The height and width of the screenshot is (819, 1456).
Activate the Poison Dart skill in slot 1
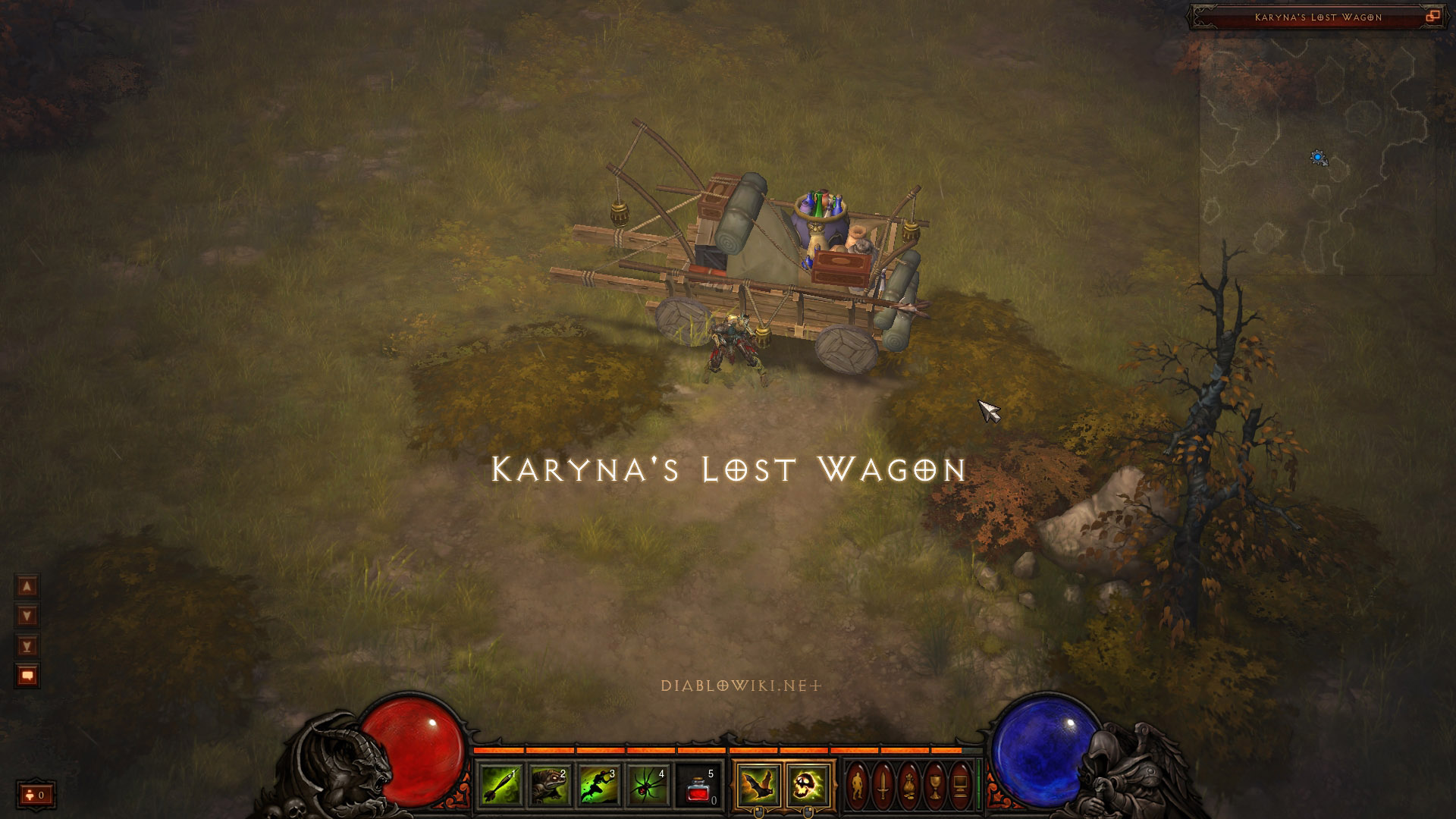499,785
